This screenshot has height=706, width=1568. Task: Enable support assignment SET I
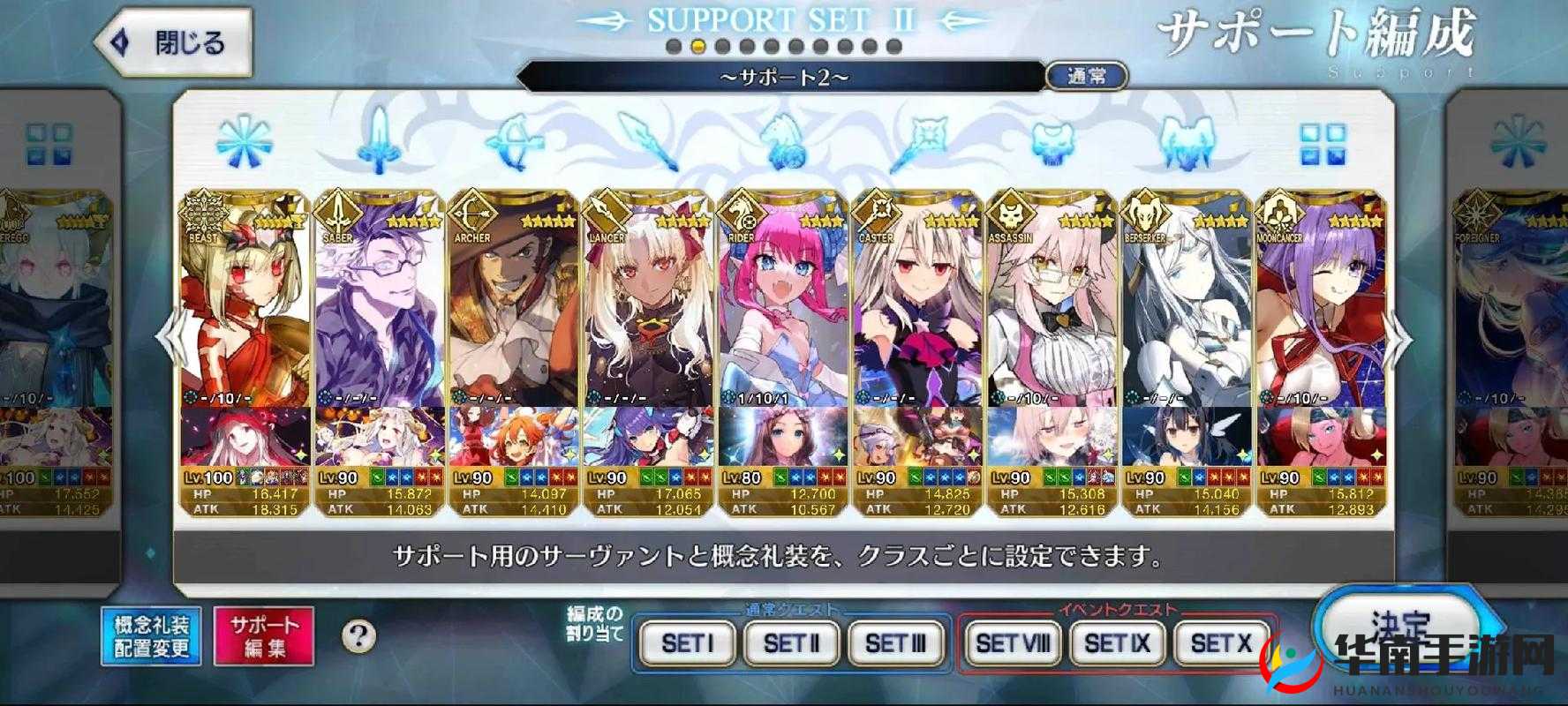pyautogui.click(x=688, y=644)
